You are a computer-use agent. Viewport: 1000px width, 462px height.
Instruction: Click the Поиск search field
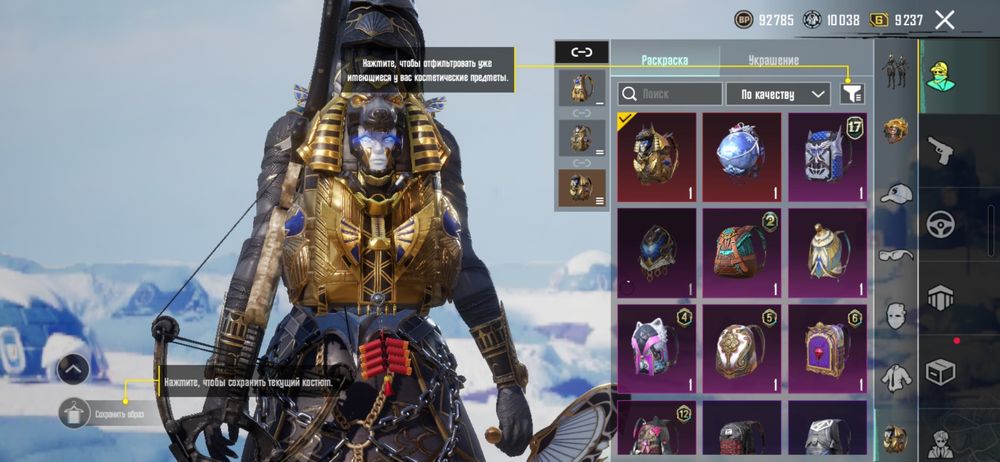point(670,94)
